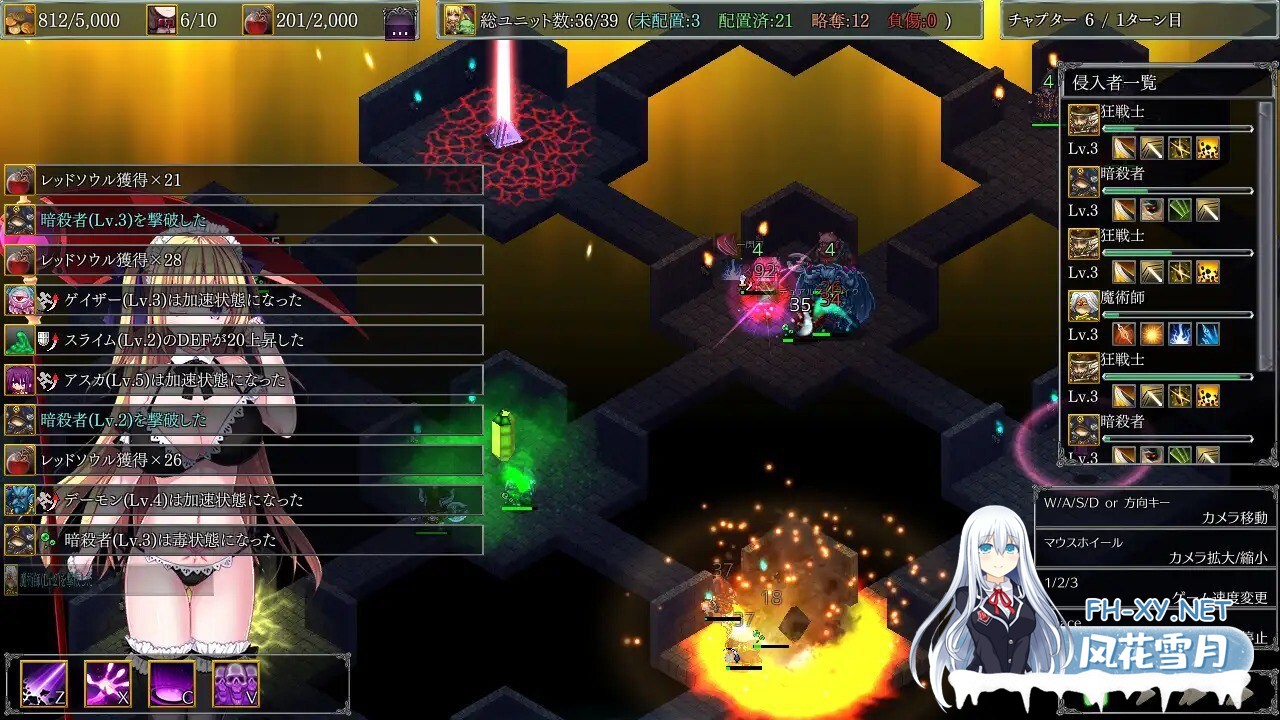Select the 魔術師 portrait in the intruder list
This screenshot has width=1280, height=720.
1083,308
